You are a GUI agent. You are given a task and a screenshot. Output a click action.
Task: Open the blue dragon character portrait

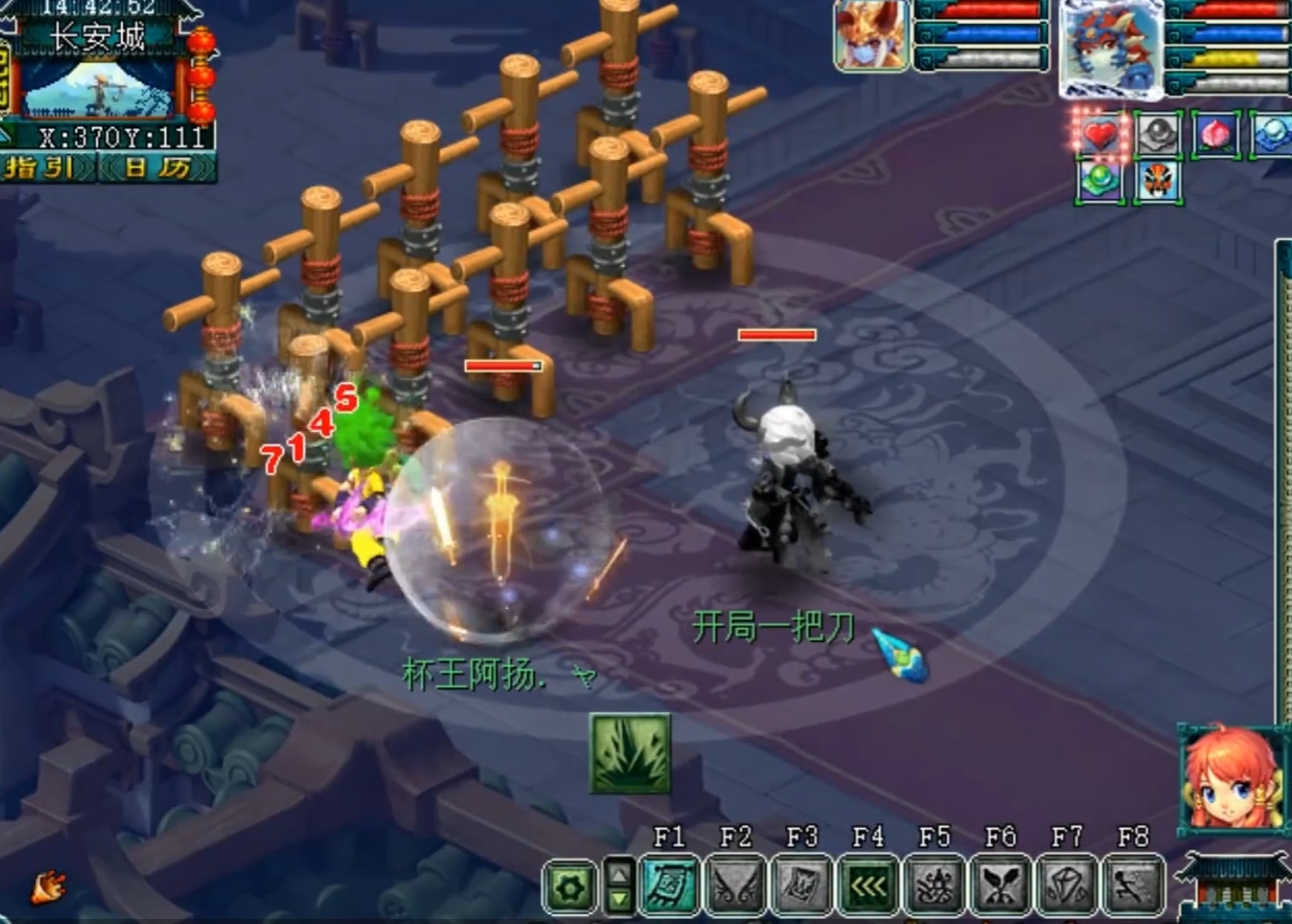(x=1111, y=47)
